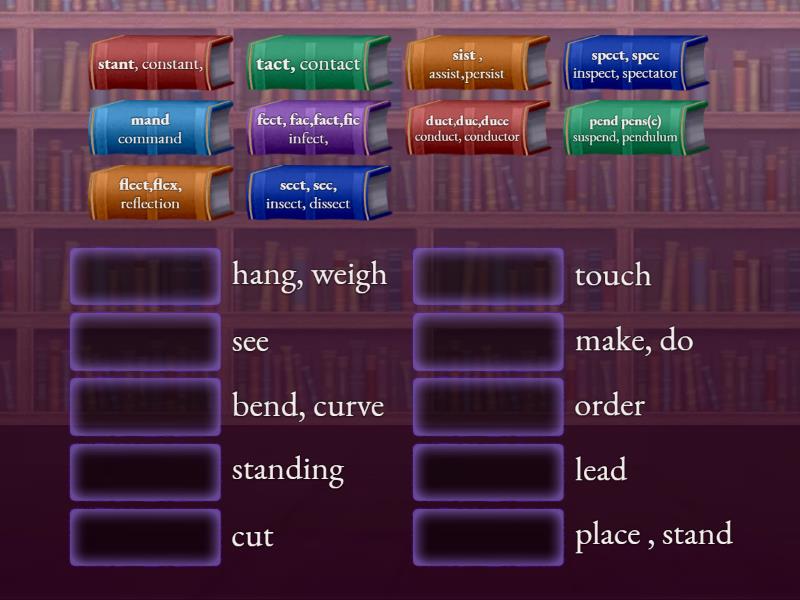Select the answer slot next to 'see'

coord(145,342)
